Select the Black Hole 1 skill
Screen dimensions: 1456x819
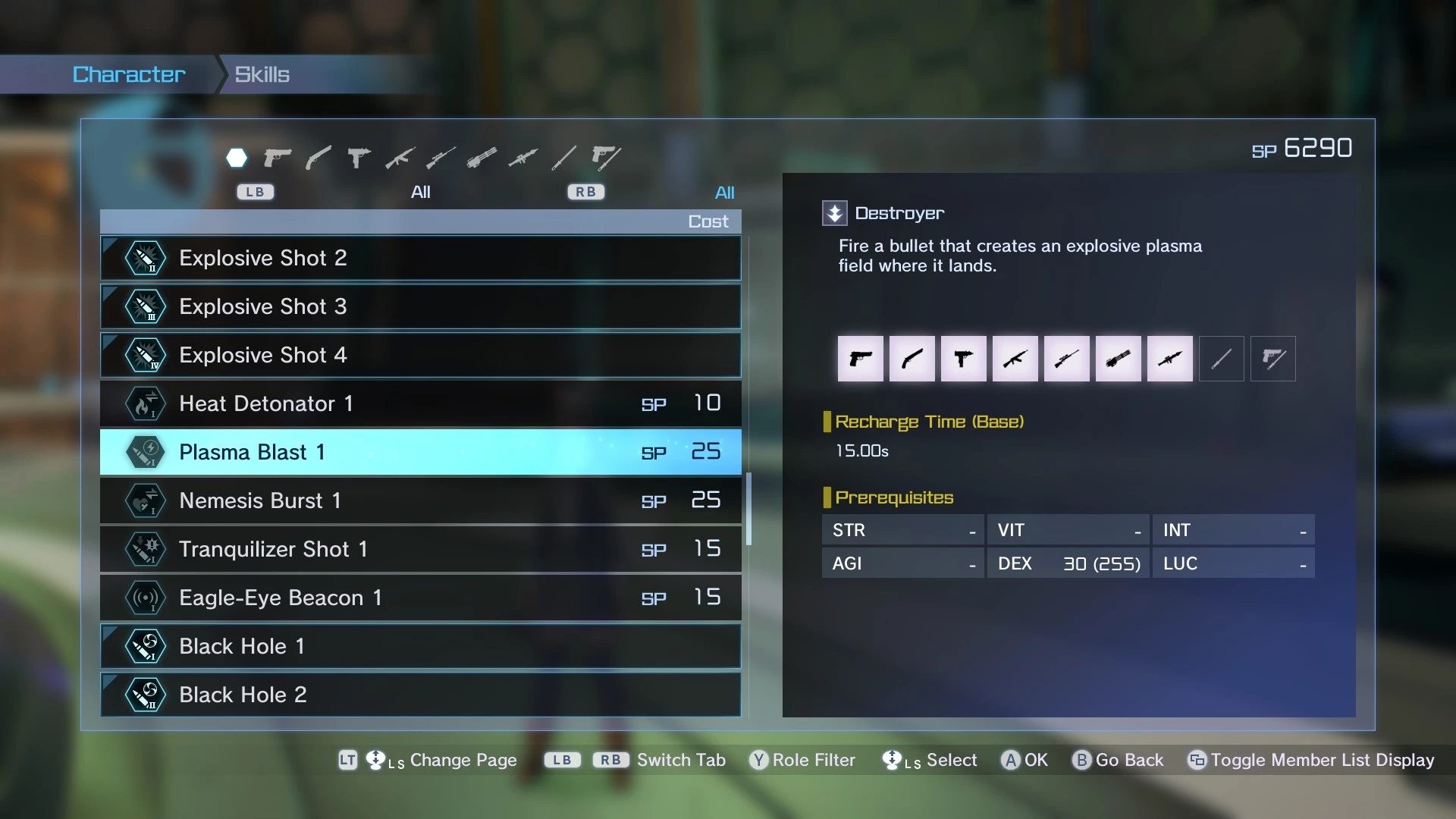(x=420, y=646)
